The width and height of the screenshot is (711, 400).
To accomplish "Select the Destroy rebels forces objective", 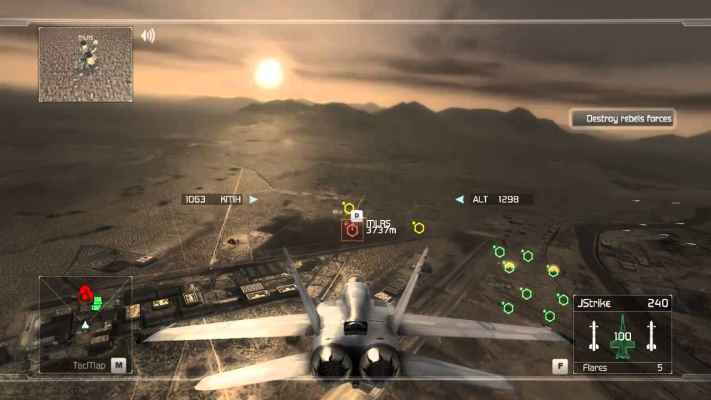I will click(x=623, y=119).
